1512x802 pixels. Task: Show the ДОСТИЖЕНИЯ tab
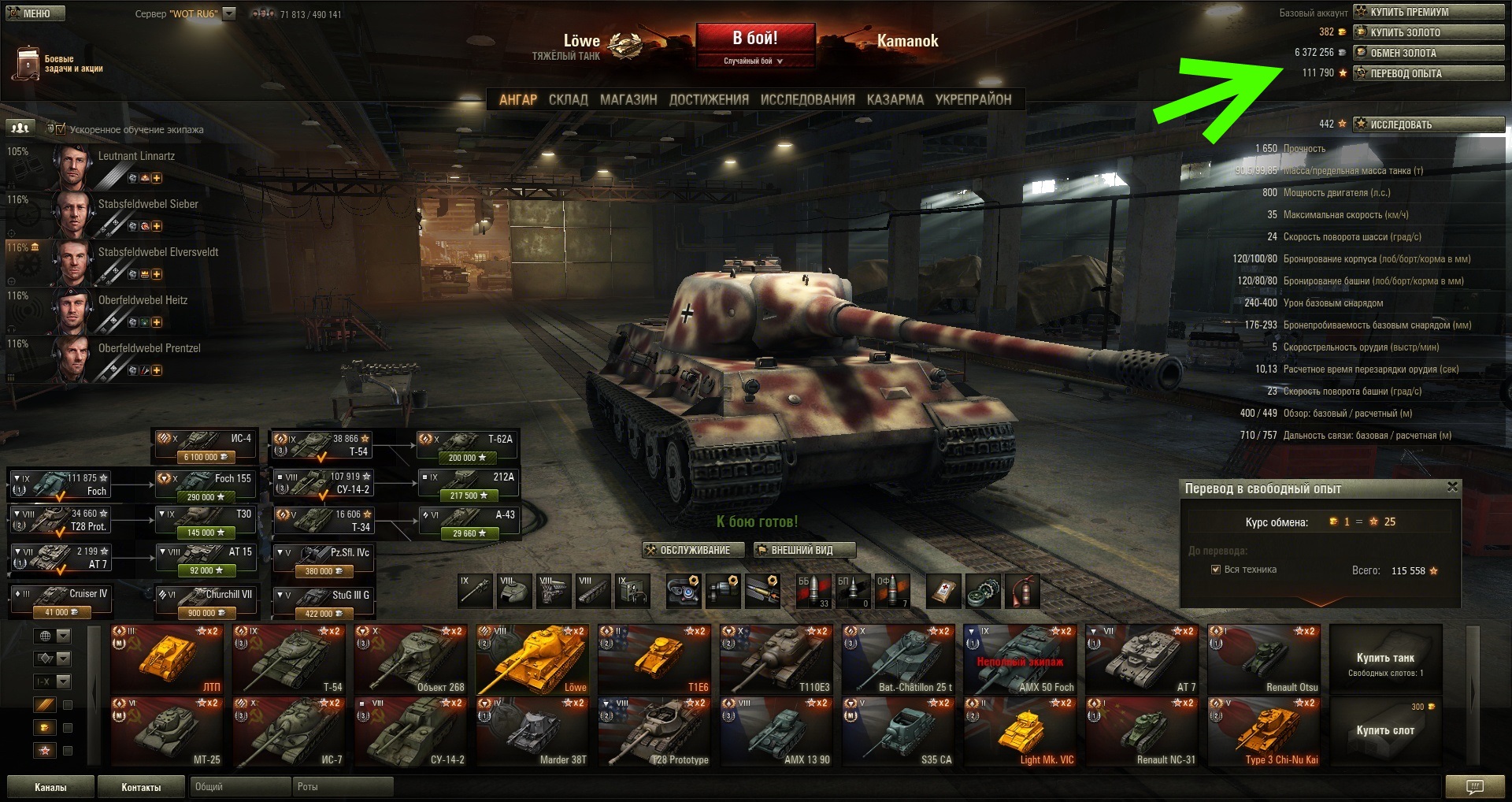tap(709, 100)
